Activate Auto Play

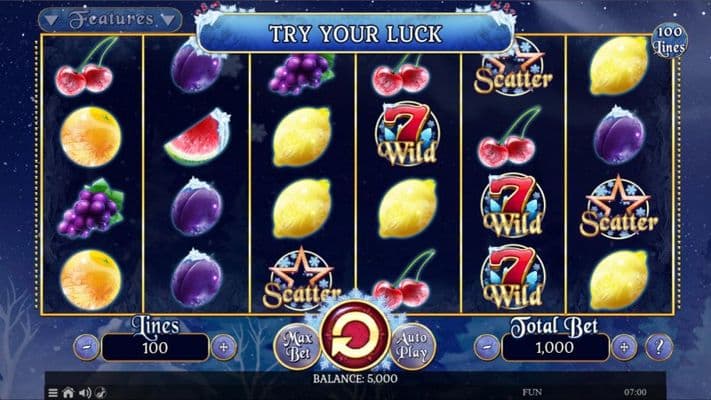(412, 344)
